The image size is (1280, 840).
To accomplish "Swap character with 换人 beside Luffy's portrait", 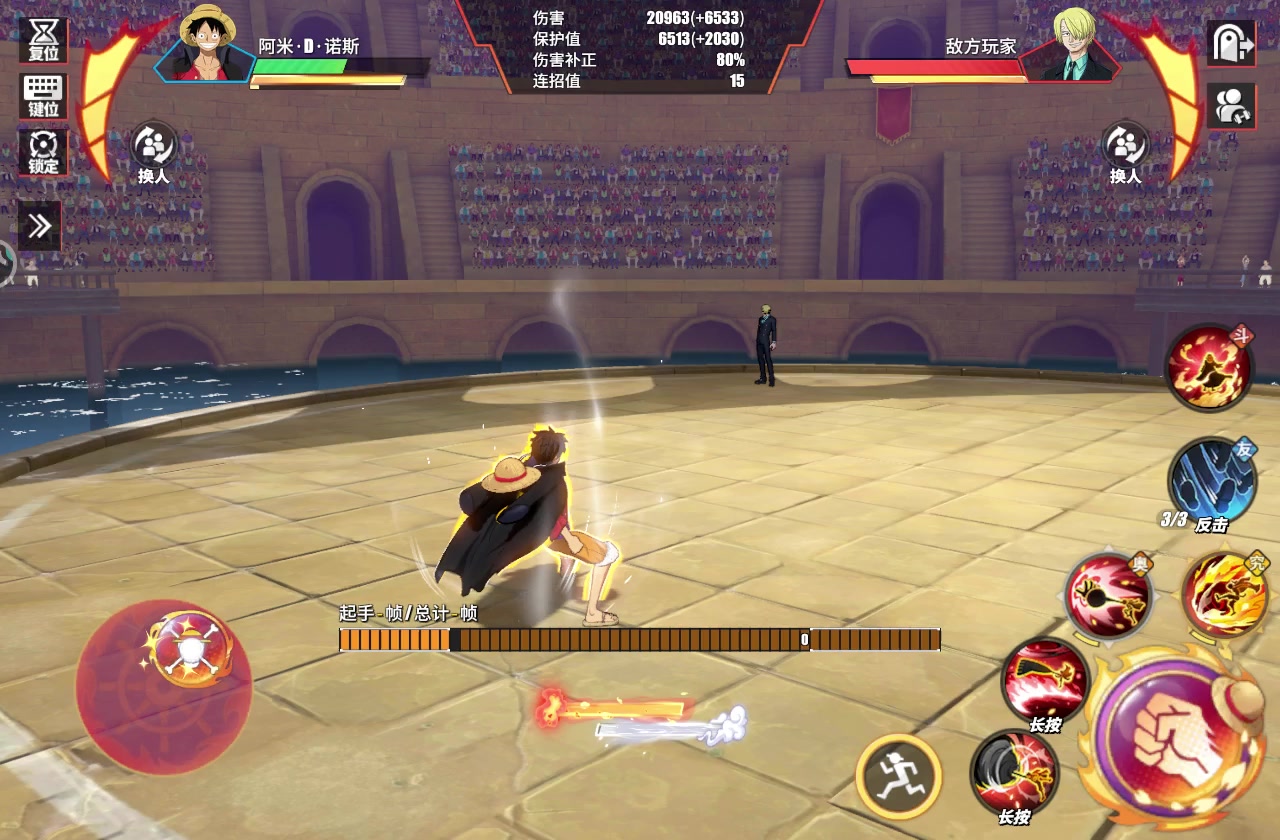I will coord(154,153).
